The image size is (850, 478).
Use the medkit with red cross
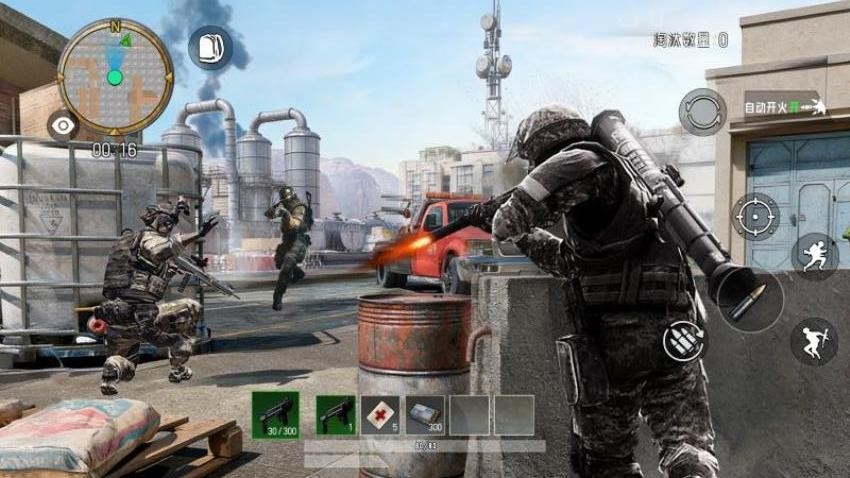[380, 414]
